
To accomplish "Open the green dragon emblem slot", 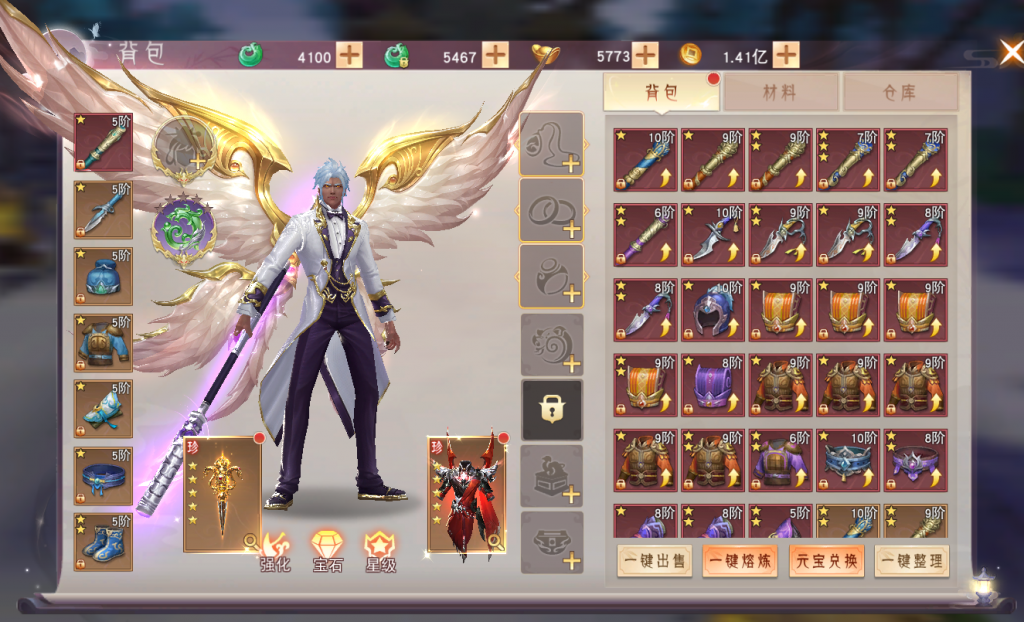I will click(x=184, y=227).
